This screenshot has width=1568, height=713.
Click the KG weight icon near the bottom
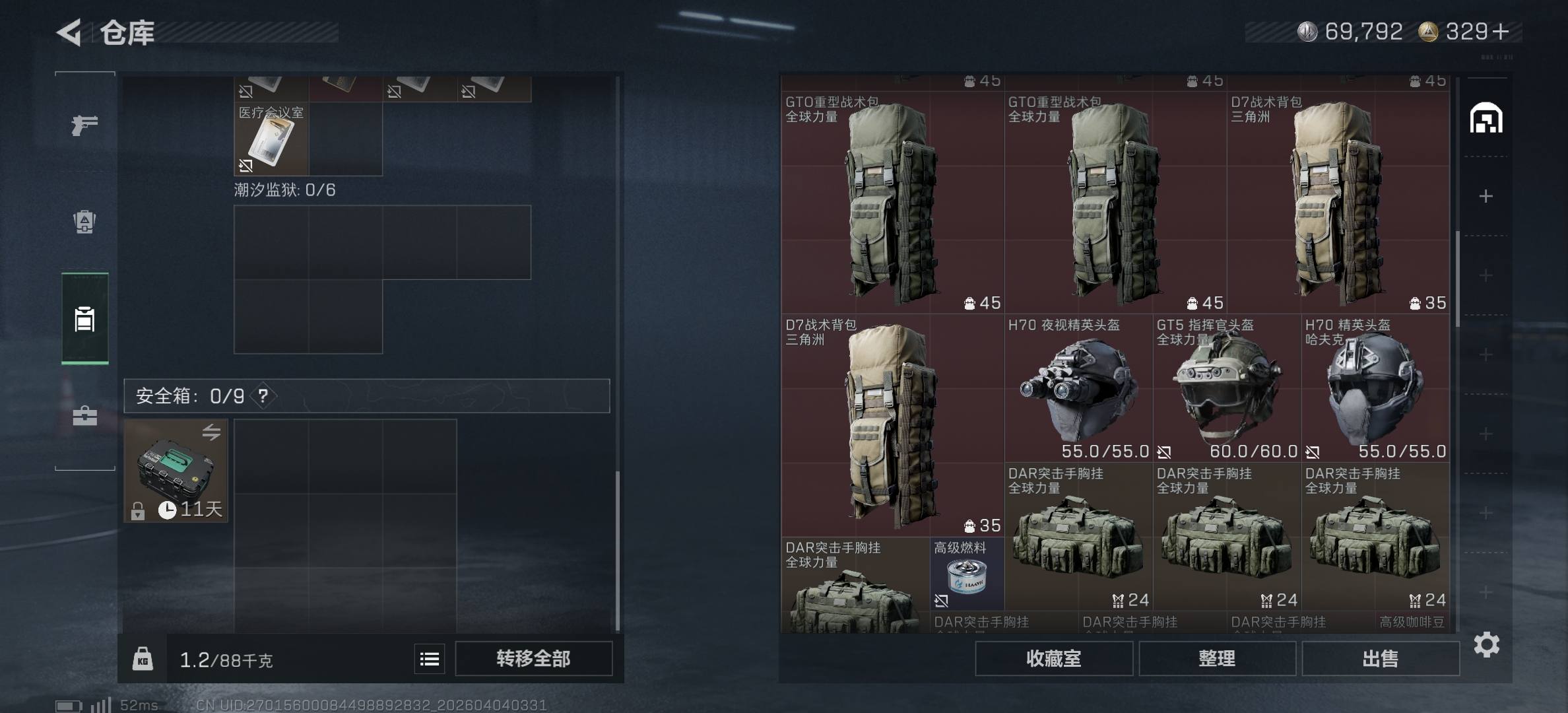(x=143, y=658)
